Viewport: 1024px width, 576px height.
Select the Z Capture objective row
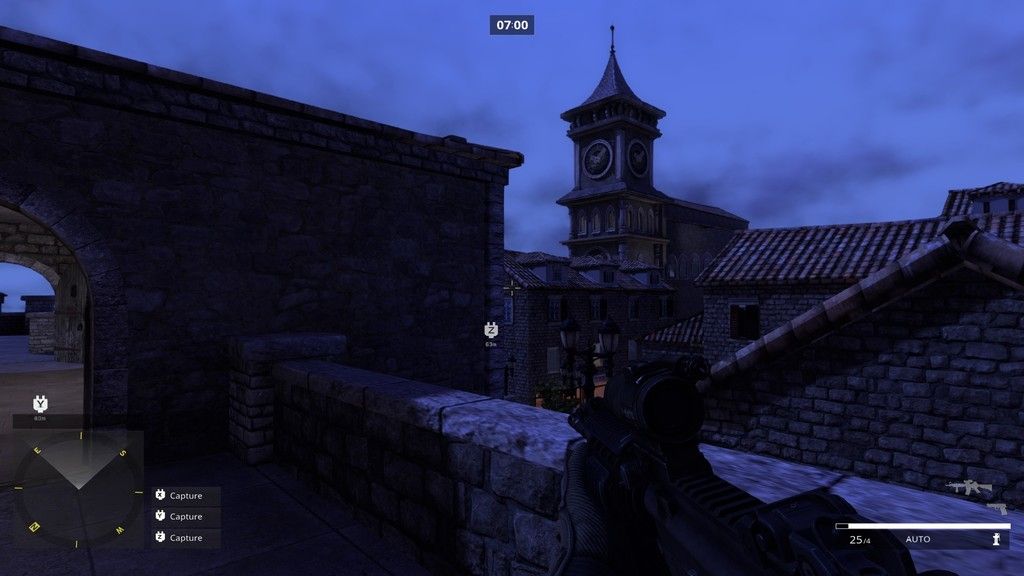pyautogui.click(x=185, y=537)
